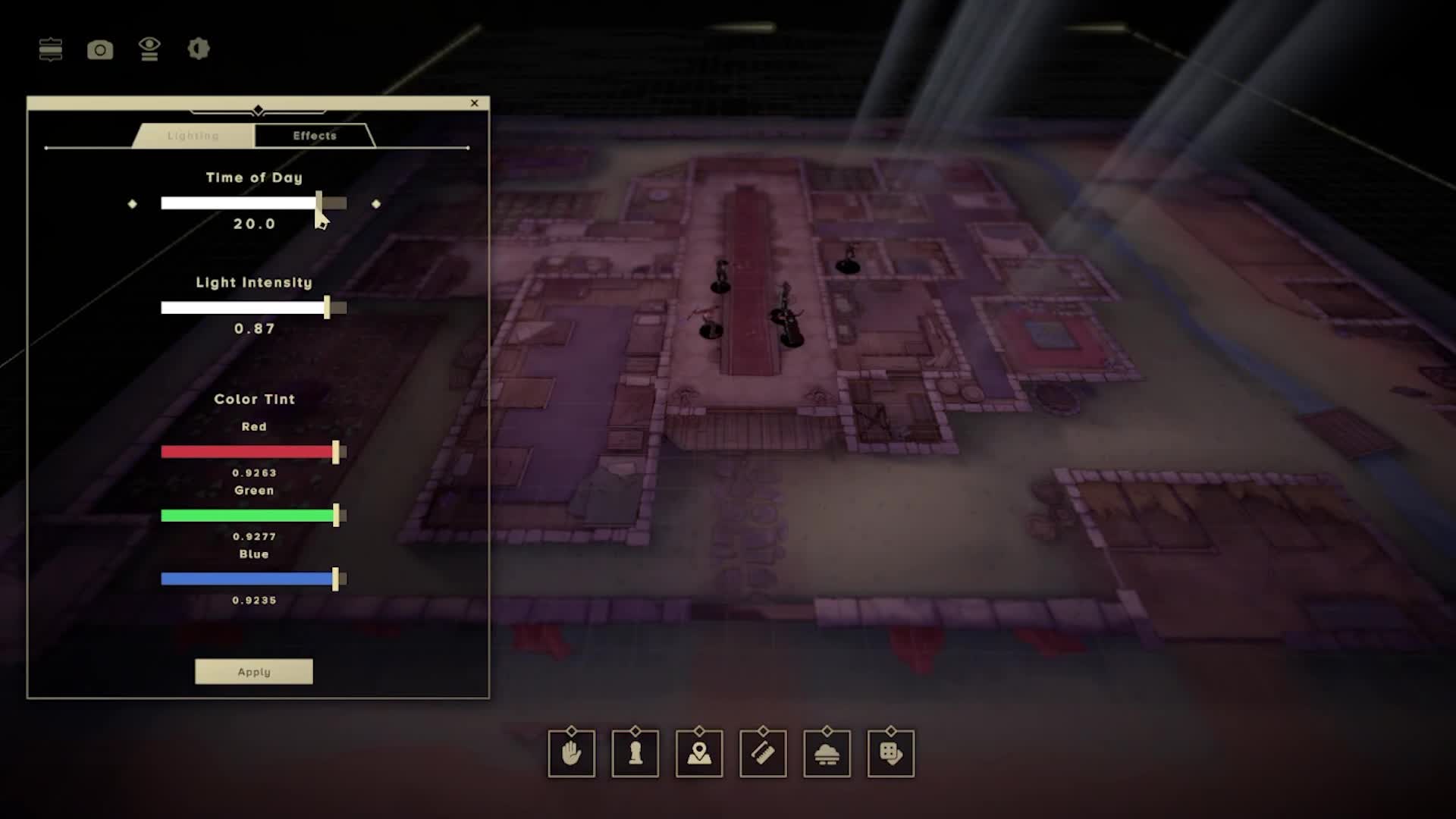The image size is (1456, 819).
Task: Click the diamond marker above the hand tool
Action: click(x=572, y=732)
